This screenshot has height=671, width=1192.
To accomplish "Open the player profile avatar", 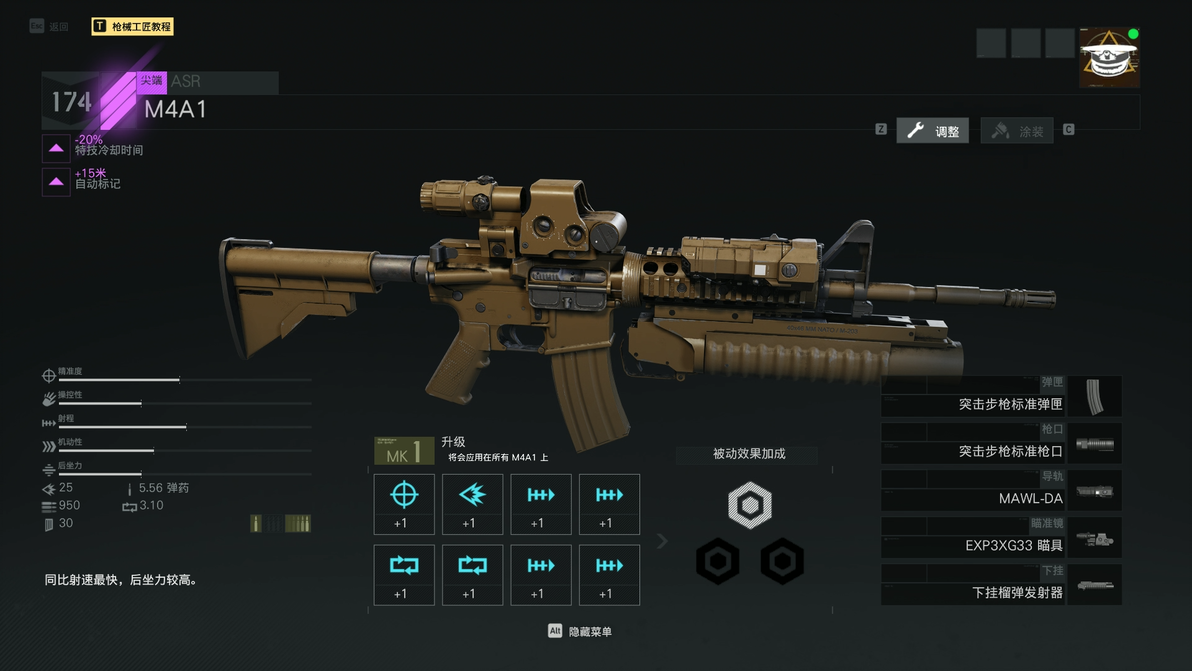I will point(1109,58).
